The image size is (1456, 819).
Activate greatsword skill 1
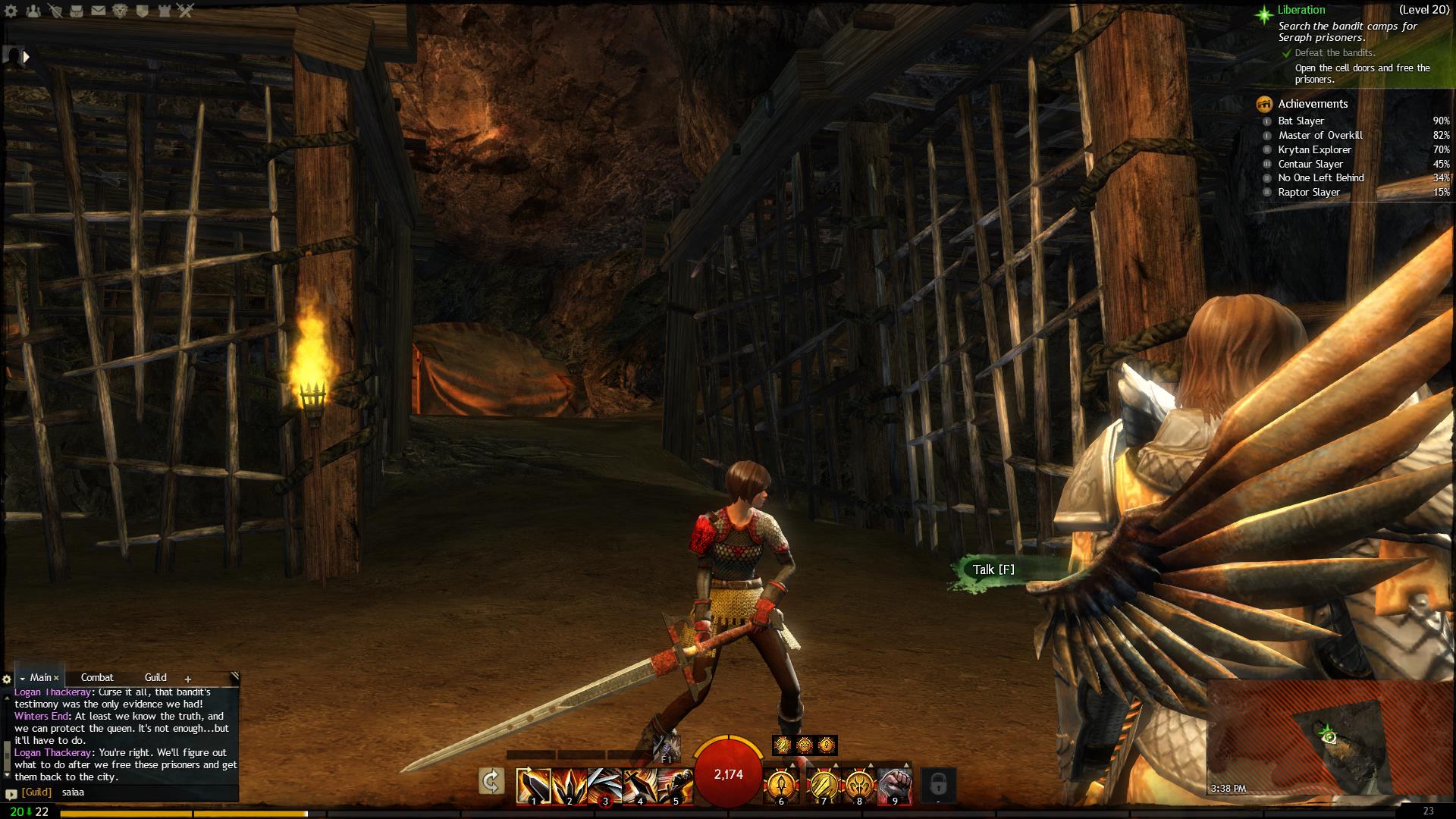[x=533, y=786]
